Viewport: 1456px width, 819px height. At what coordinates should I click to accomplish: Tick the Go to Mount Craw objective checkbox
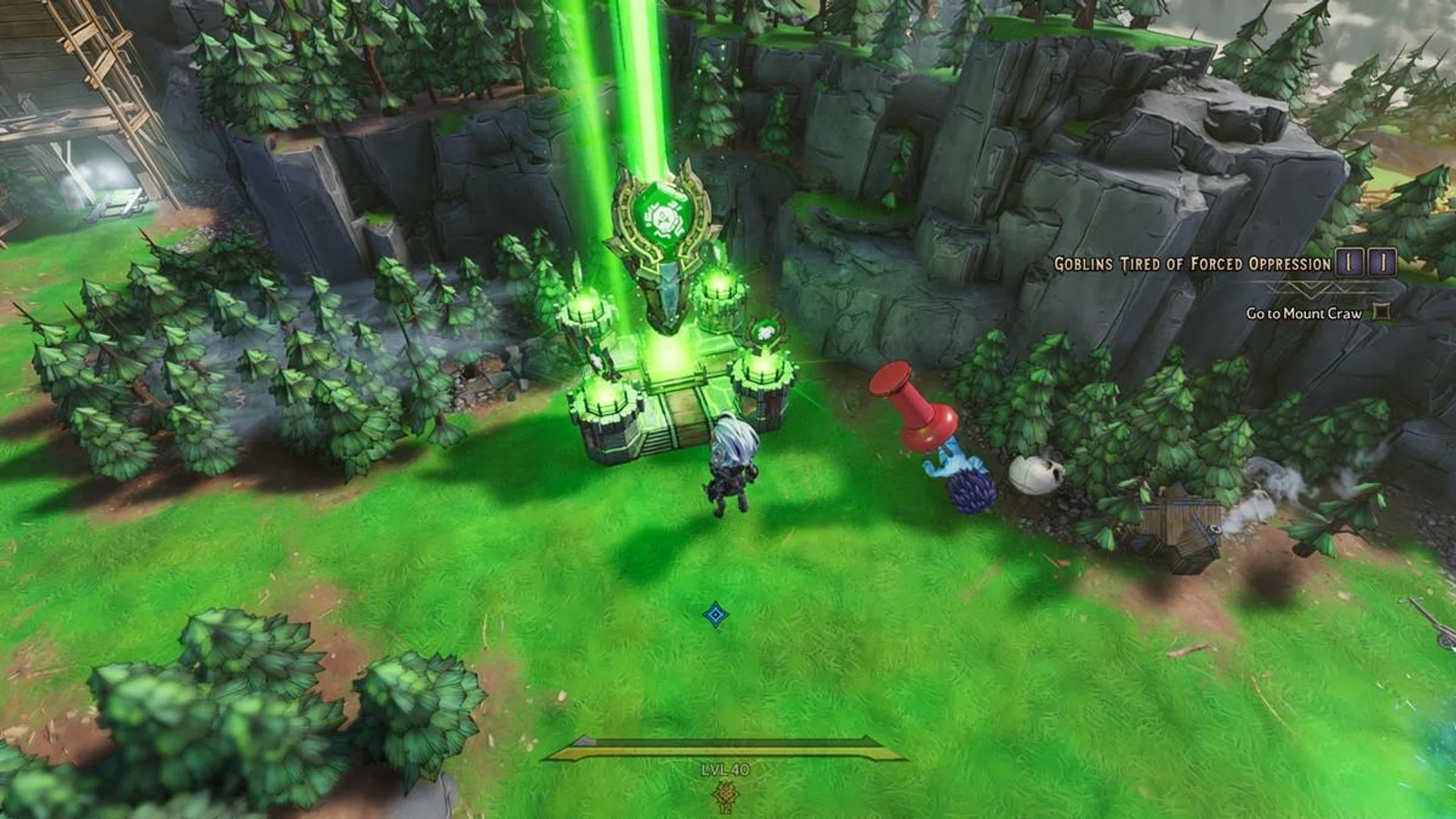[x=1382, y=311]
